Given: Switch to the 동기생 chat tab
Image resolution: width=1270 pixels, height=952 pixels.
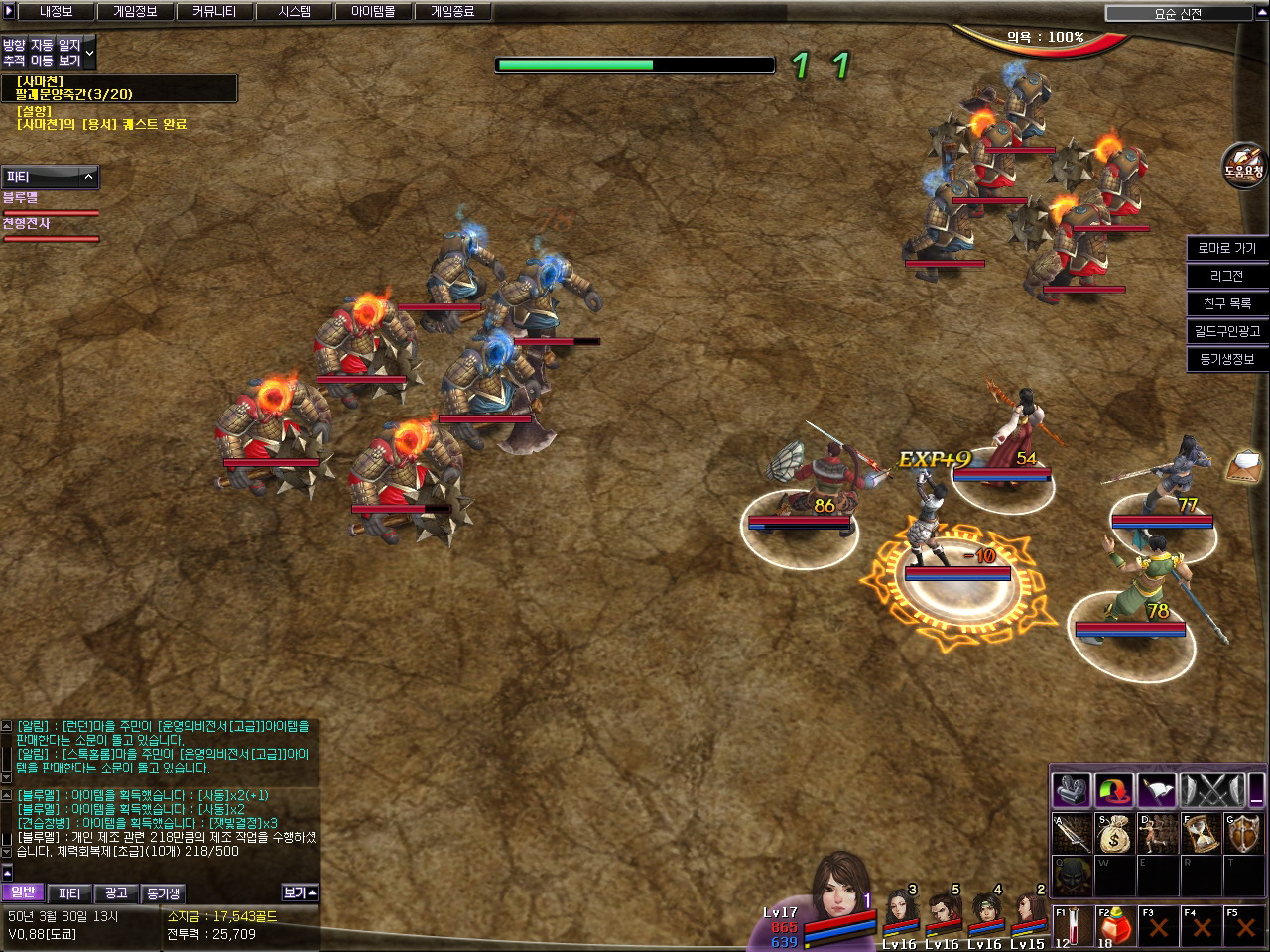Looking at the screenshot, I should (x=163, y=893).
